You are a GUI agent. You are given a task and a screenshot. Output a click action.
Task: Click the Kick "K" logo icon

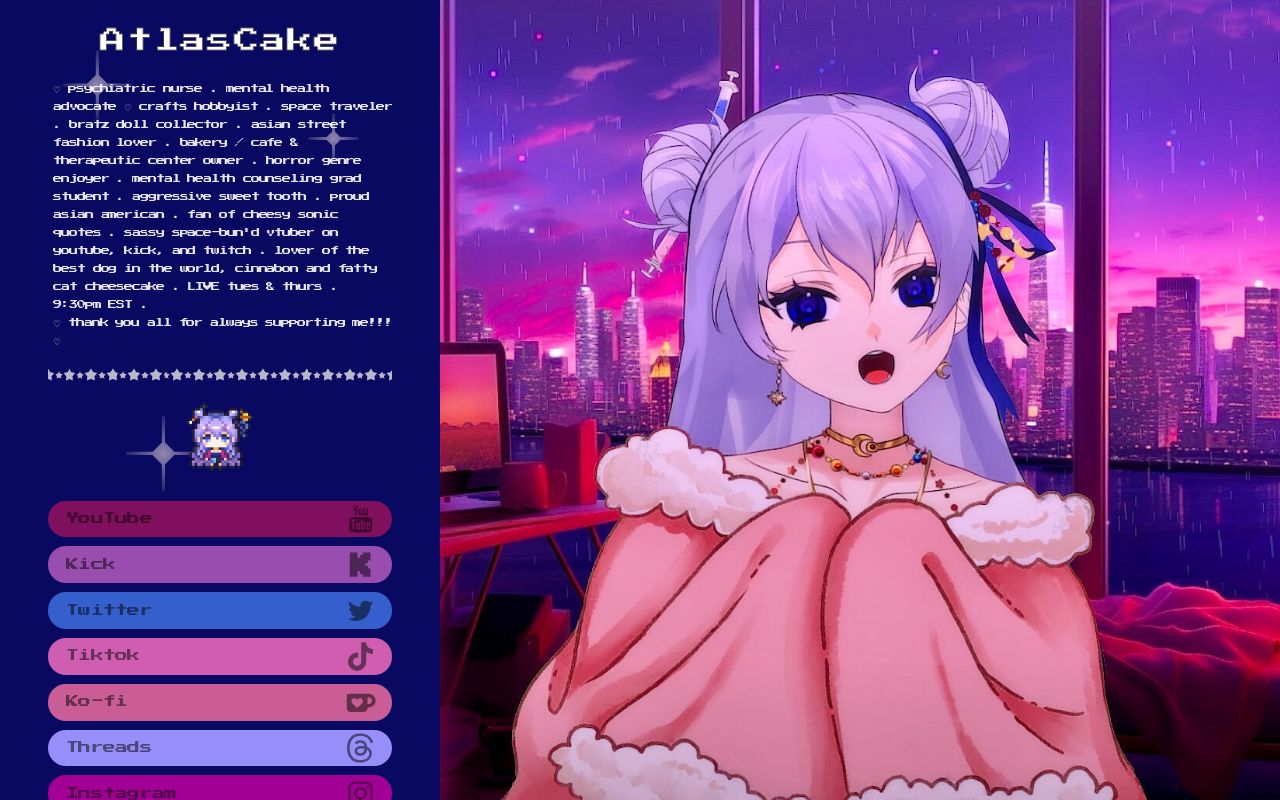(359, 564)
